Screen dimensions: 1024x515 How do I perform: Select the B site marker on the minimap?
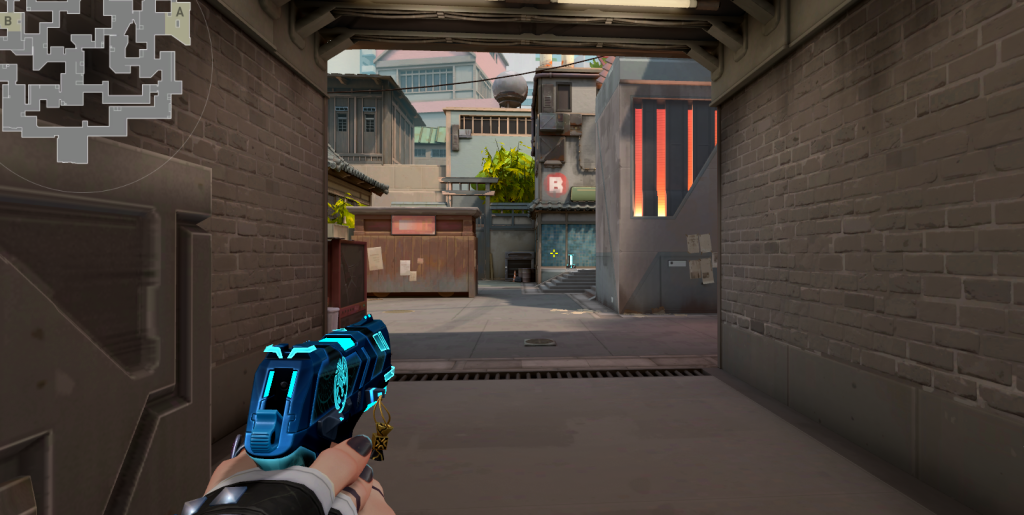click(x=8, y=19)
